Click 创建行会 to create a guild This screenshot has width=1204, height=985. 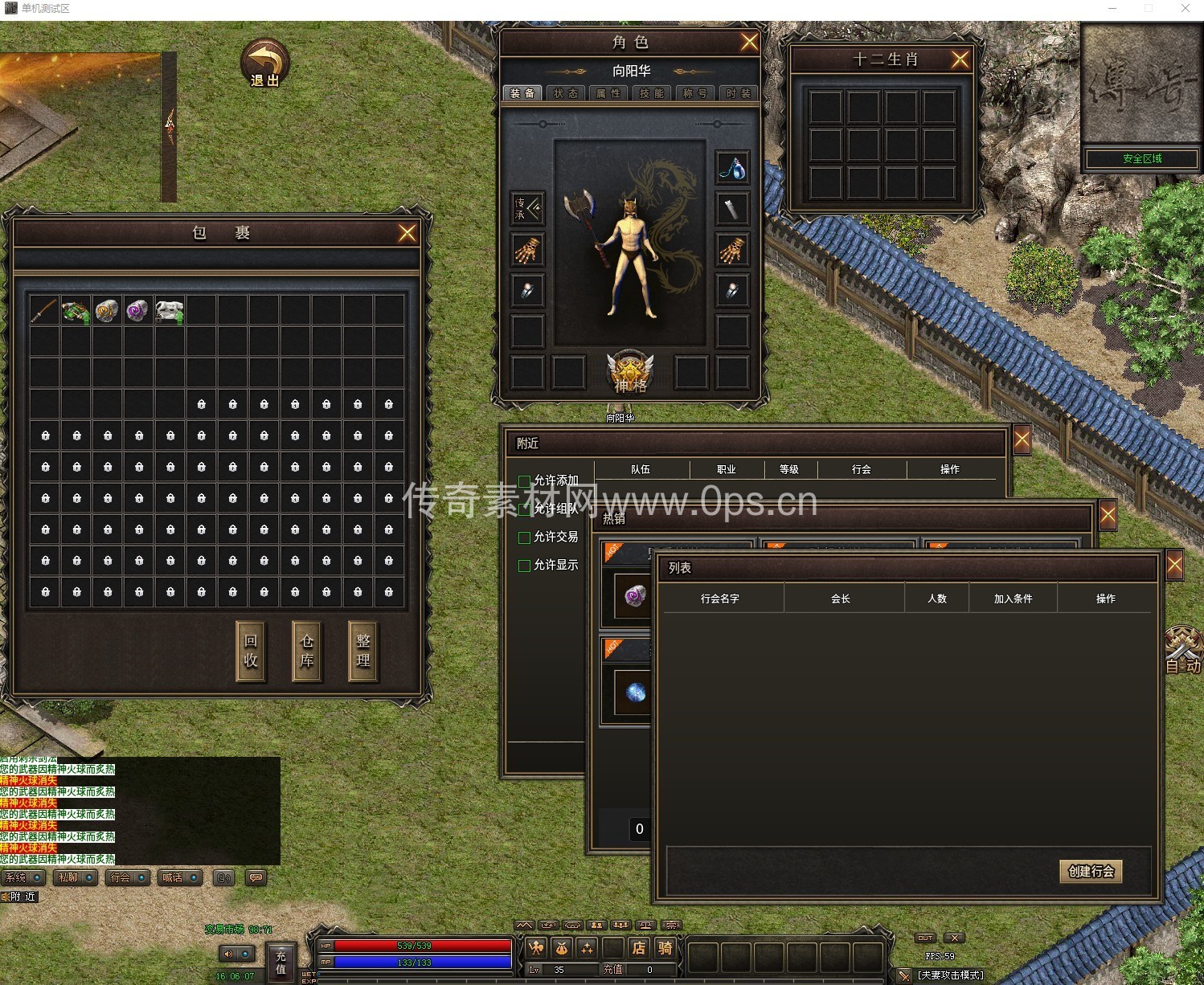point(1091,872)
